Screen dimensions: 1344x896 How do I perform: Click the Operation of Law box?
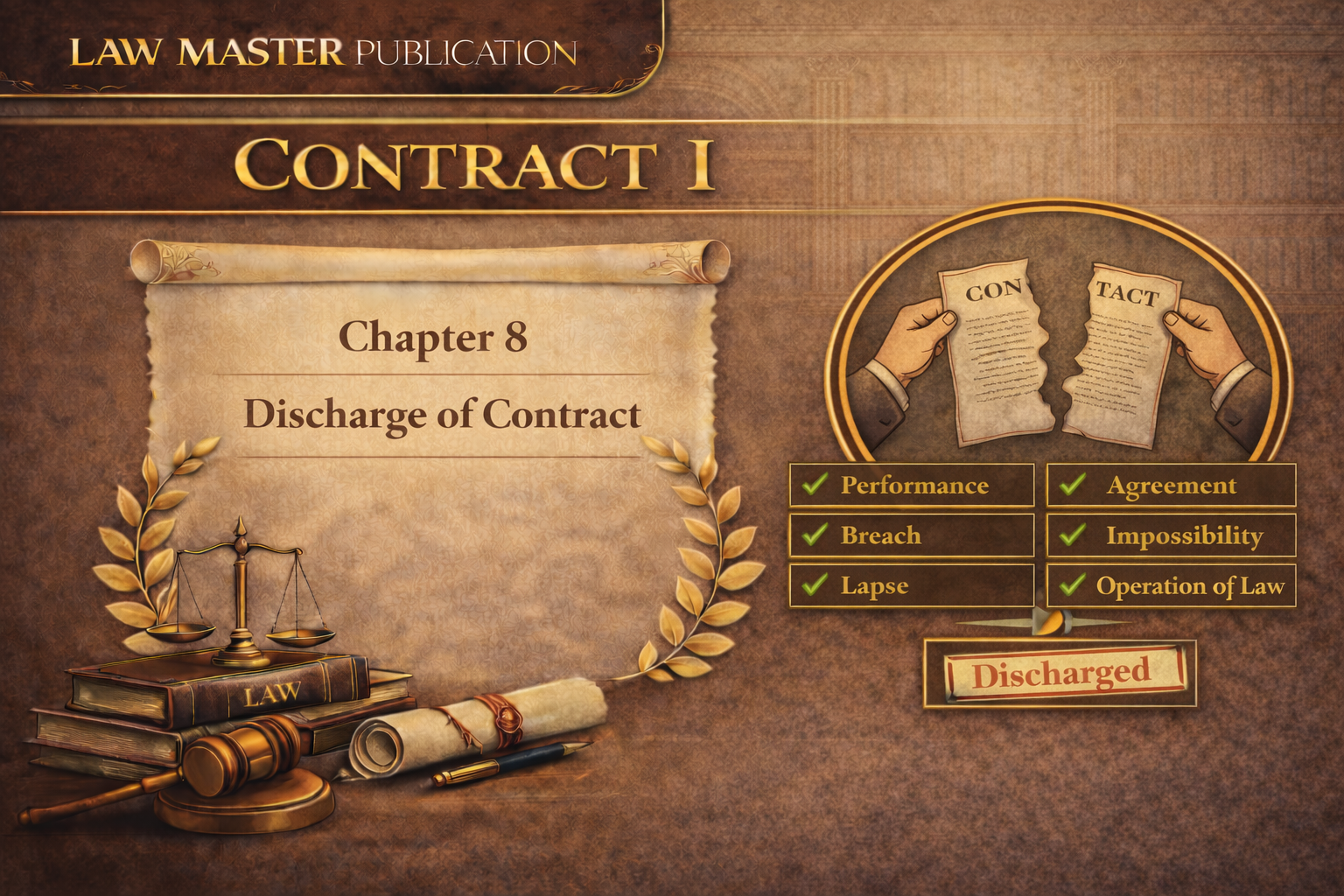(x=1171, y=585)
